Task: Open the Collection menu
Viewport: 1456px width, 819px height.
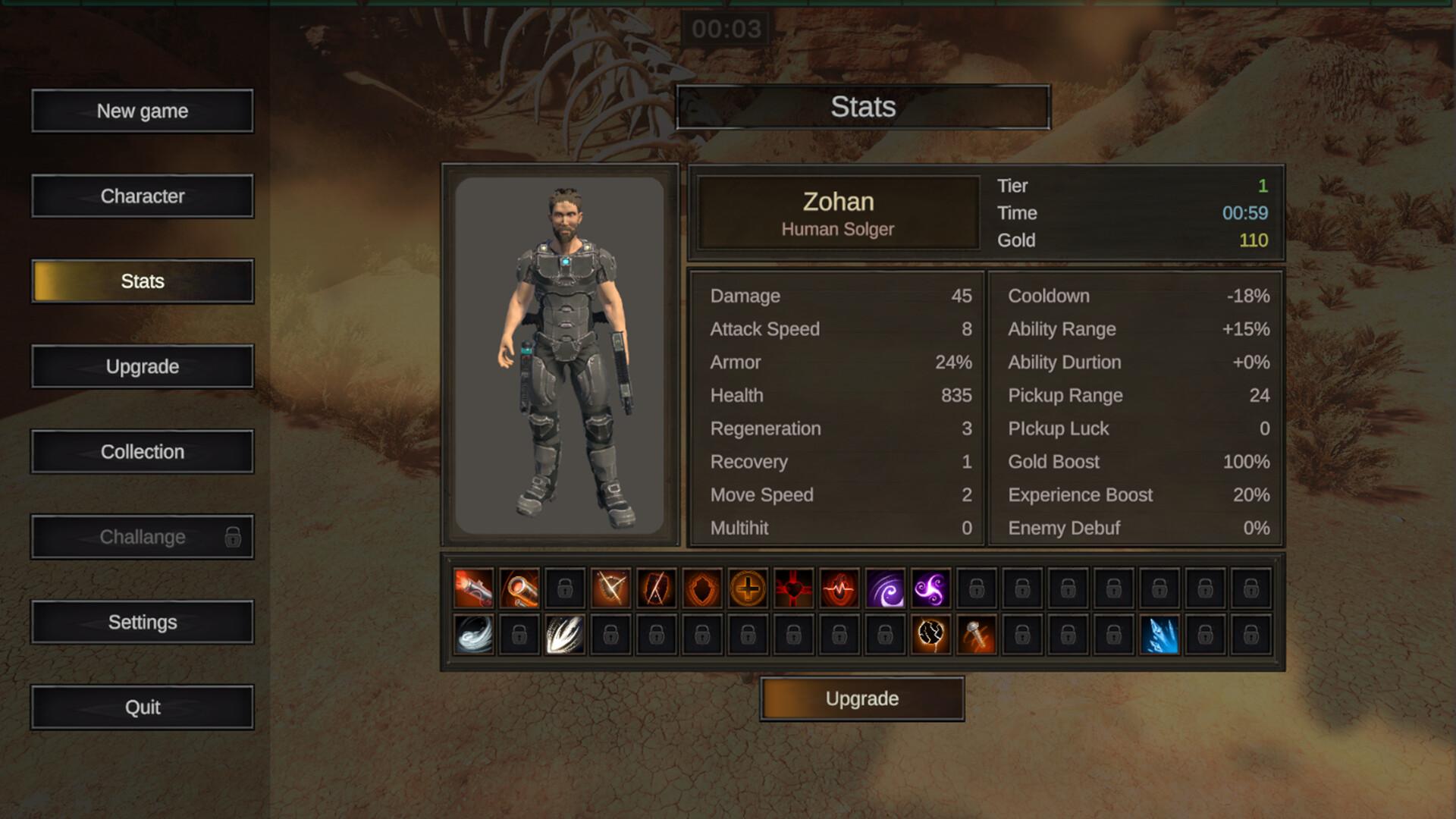Action: pos(143,452)
